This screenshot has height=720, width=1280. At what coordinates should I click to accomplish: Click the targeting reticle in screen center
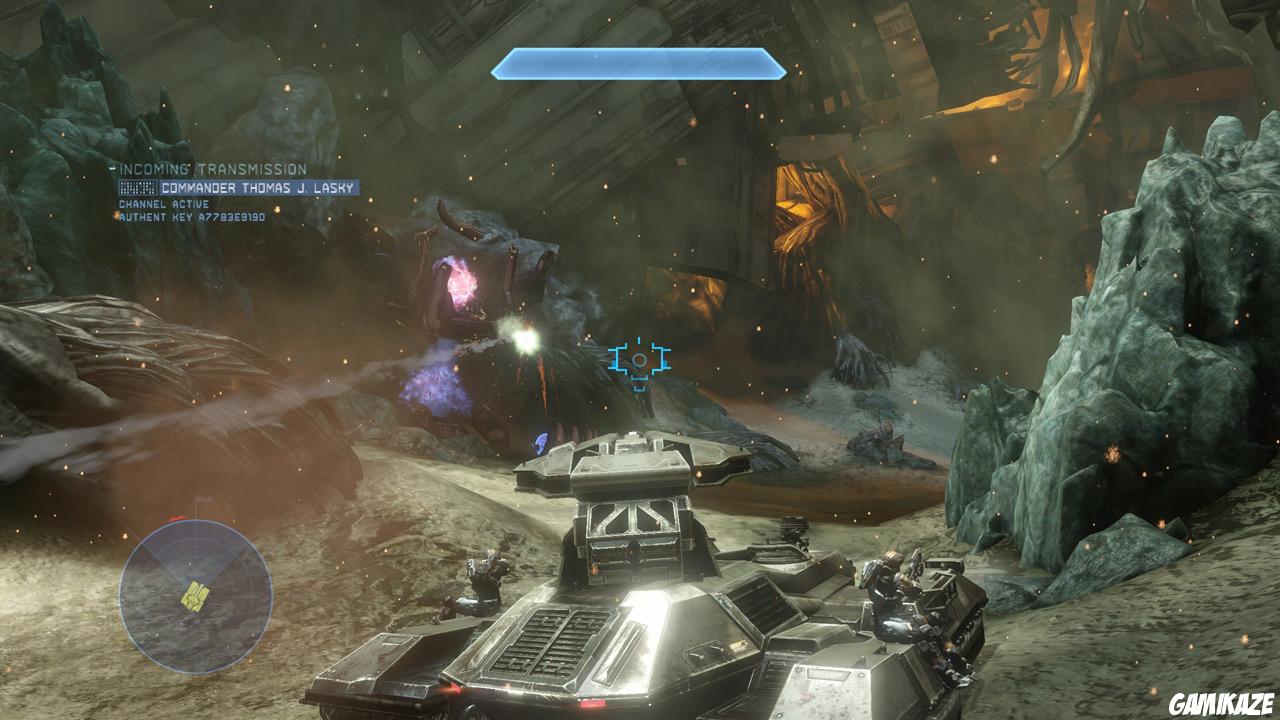[x=637, y=360]
